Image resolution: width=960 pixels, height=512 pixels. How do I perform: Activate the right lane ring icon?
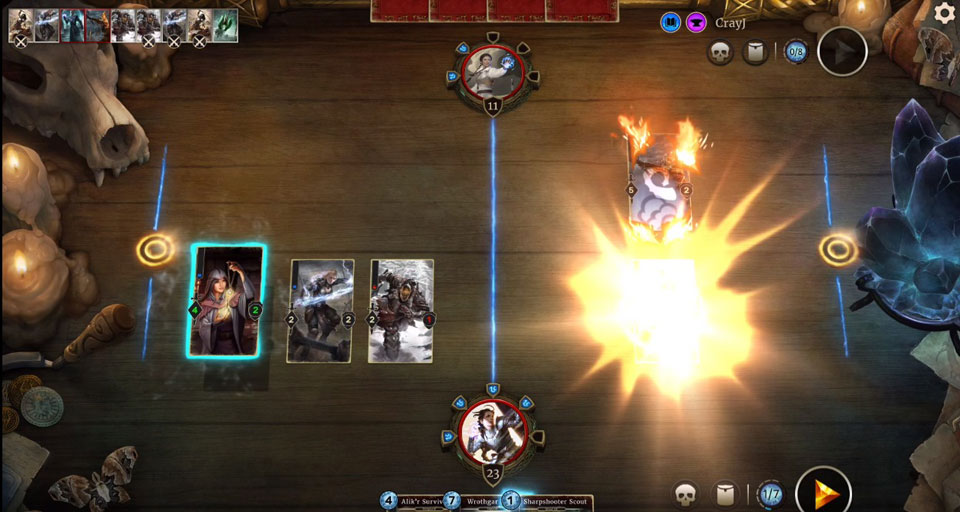point(836,249)
